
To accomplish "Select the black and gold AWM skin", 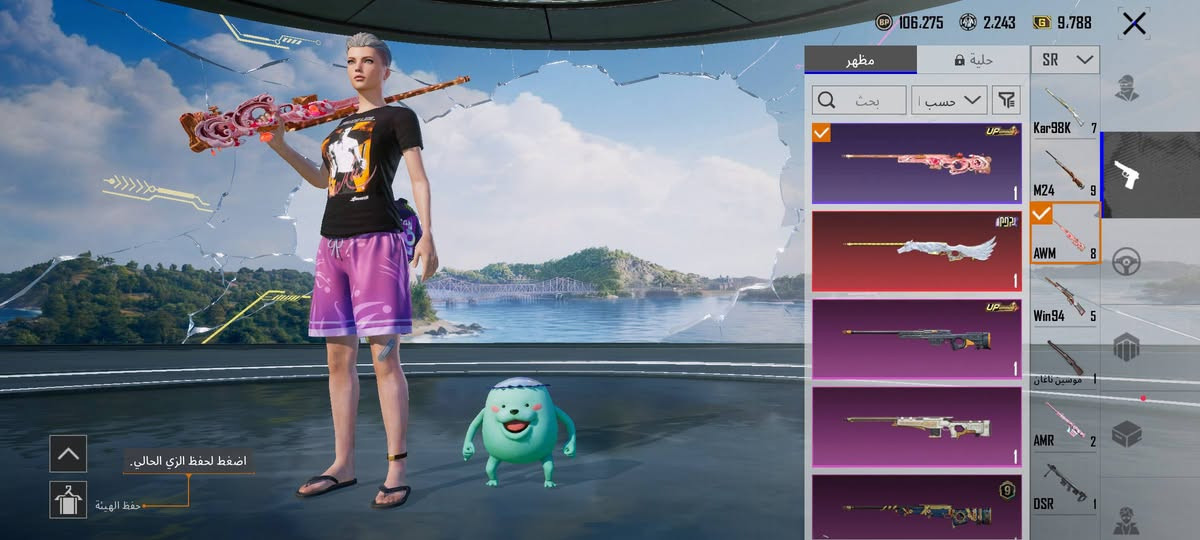I will click(917, 338).
